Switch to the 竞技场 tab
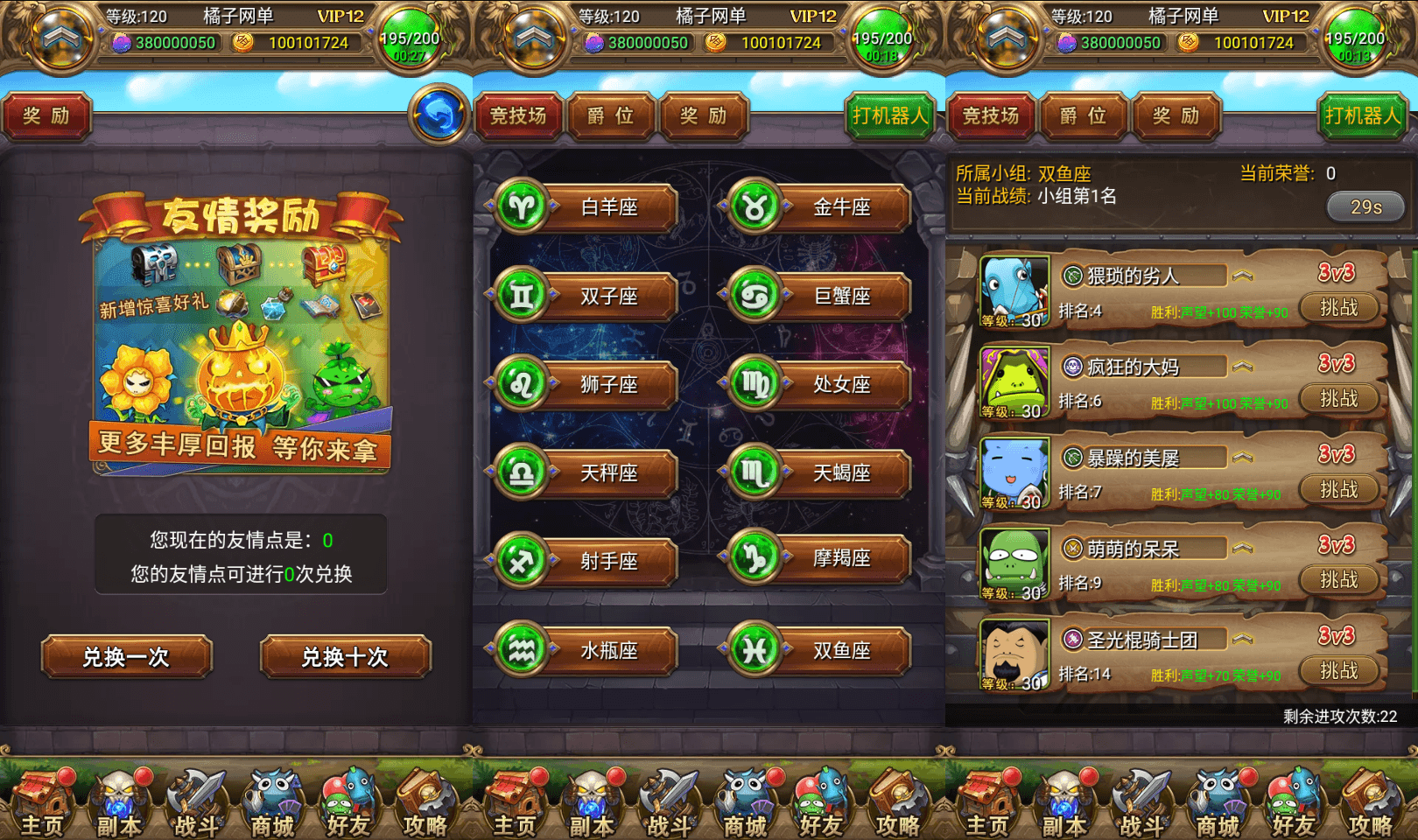 tap(517, 116)
